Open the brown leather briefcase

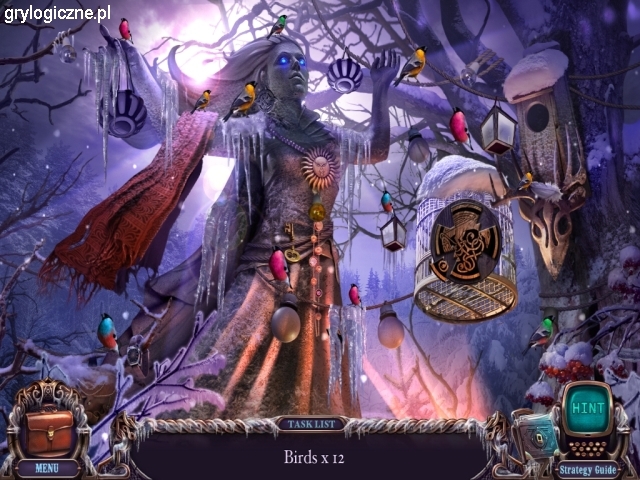(47, 429)
